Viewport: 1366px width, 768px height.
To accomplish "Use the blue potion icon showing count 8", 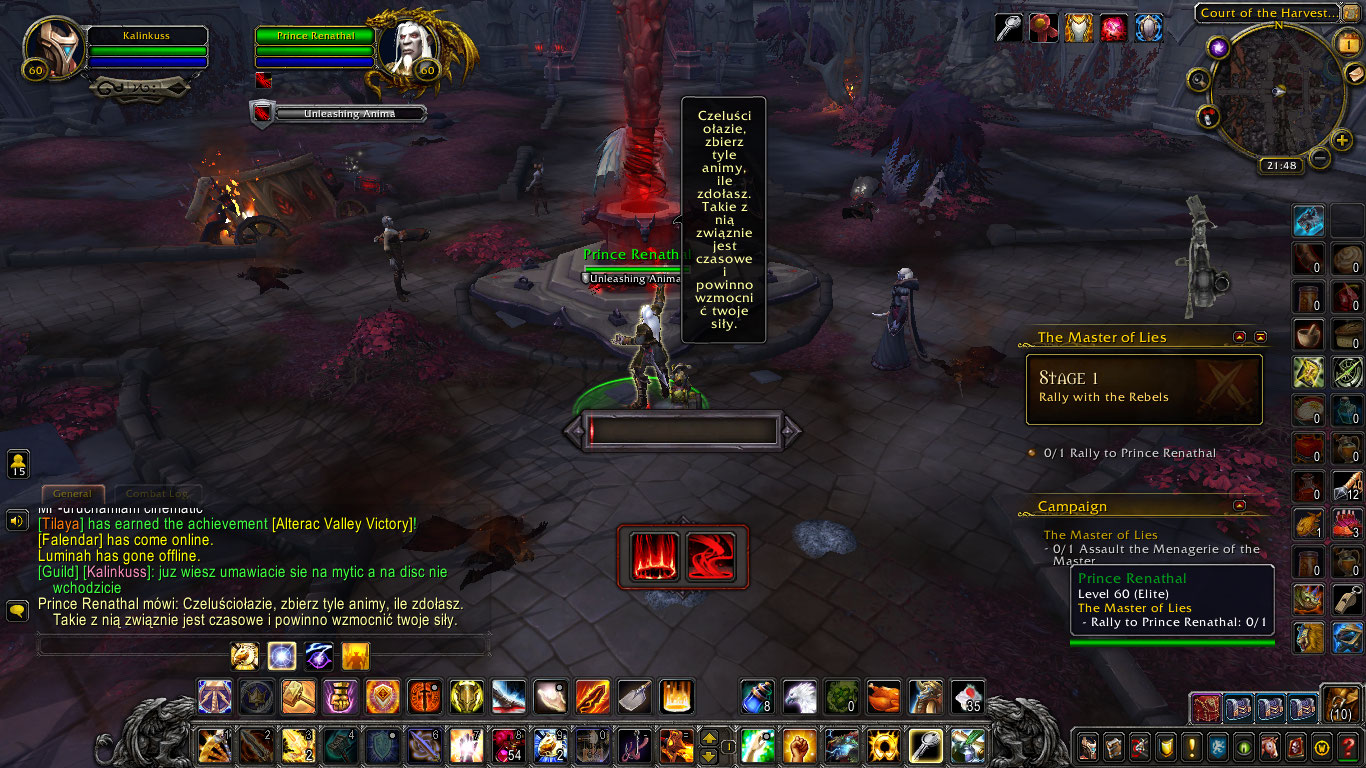I will tap(756, 698).
